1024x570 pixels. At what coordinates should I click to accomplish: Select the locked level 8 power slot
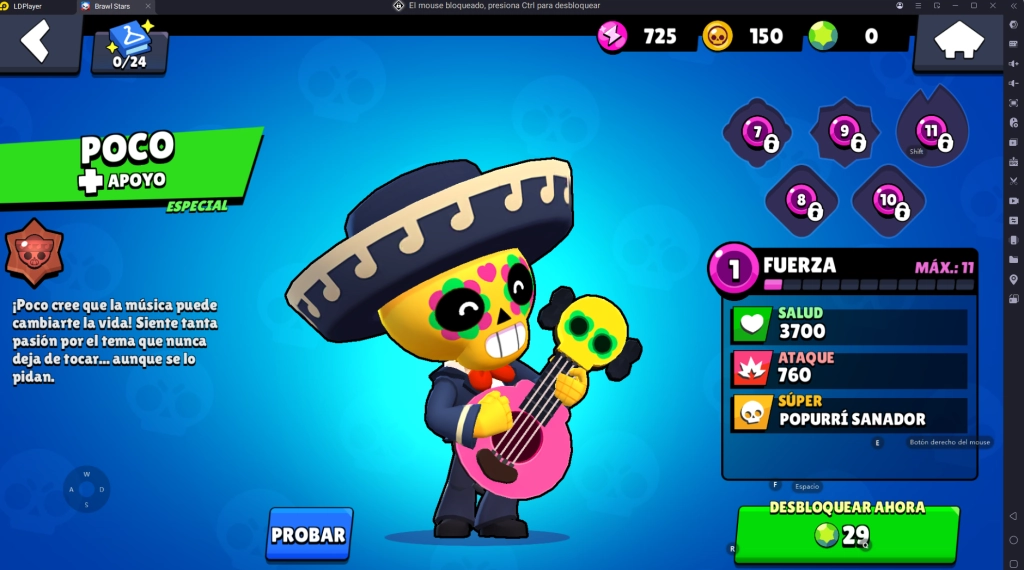(x=801, y=201)
